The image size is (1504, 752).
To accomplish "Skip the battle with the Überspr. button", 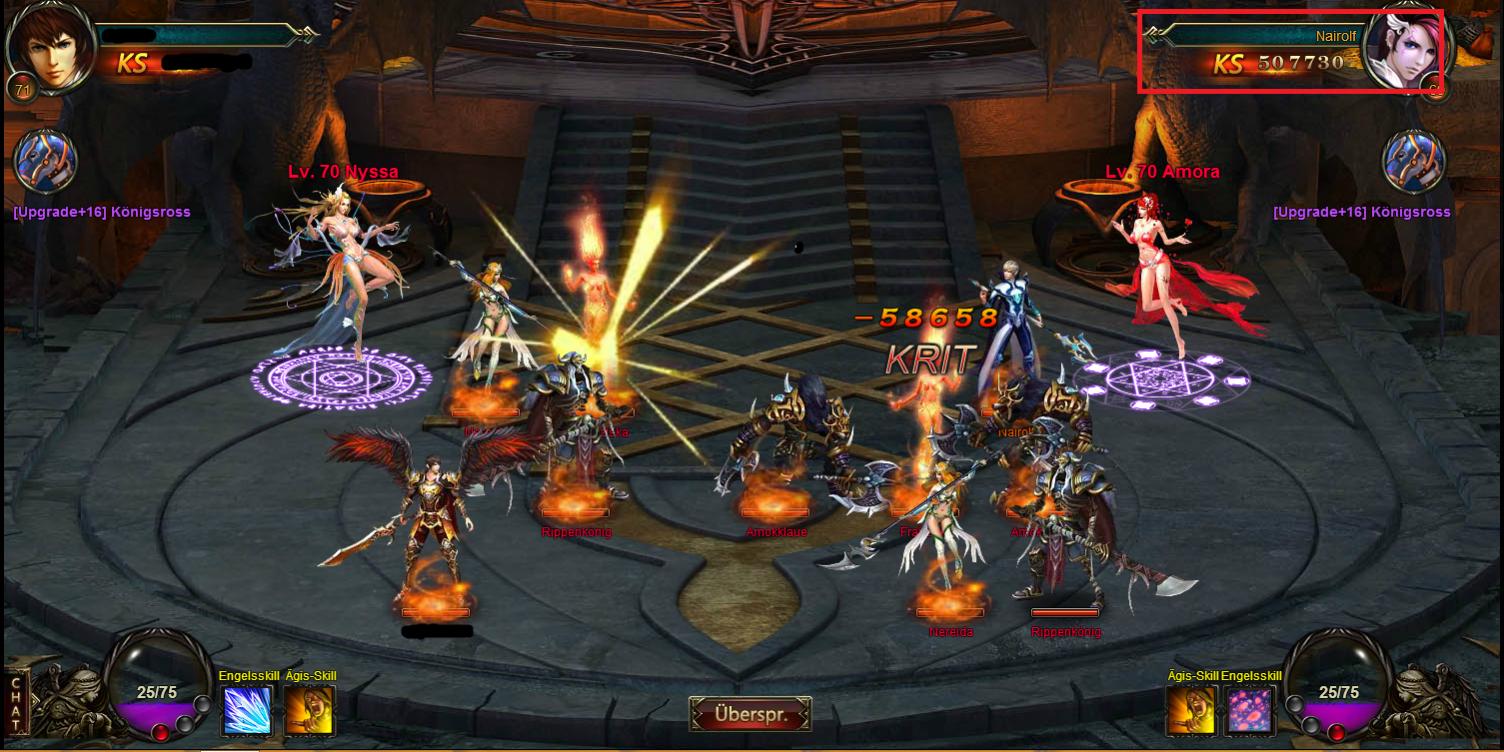I will click(x=750, y=715).
